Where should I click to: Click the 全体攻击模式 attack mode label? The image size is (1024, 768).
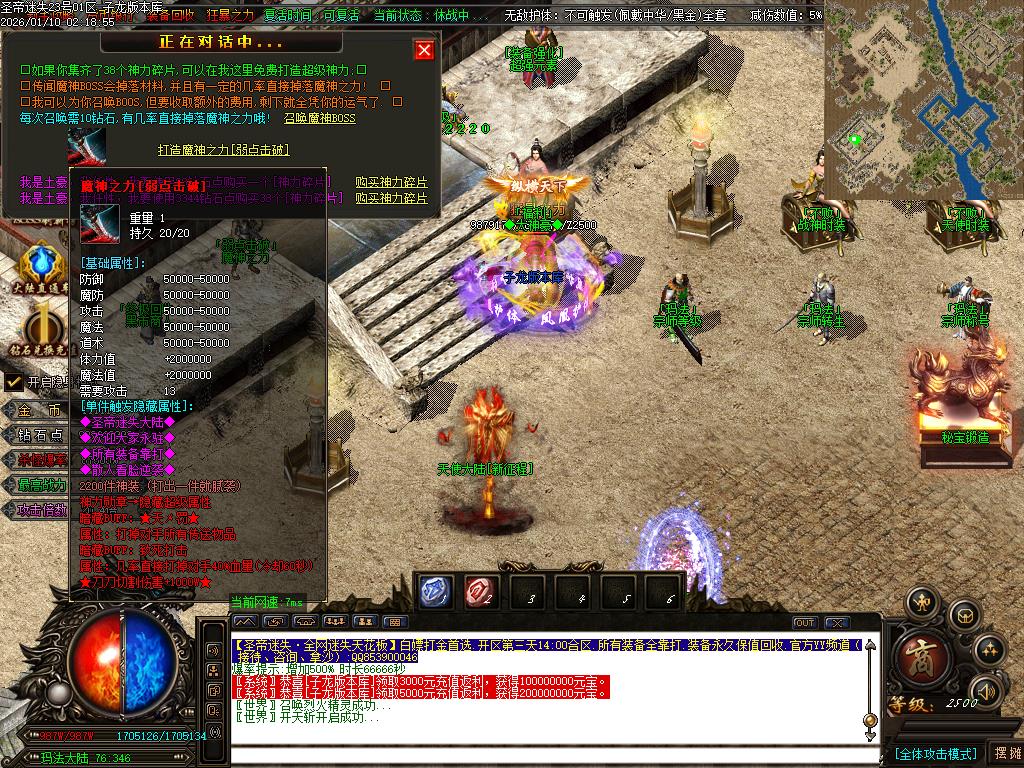[934, 753]
